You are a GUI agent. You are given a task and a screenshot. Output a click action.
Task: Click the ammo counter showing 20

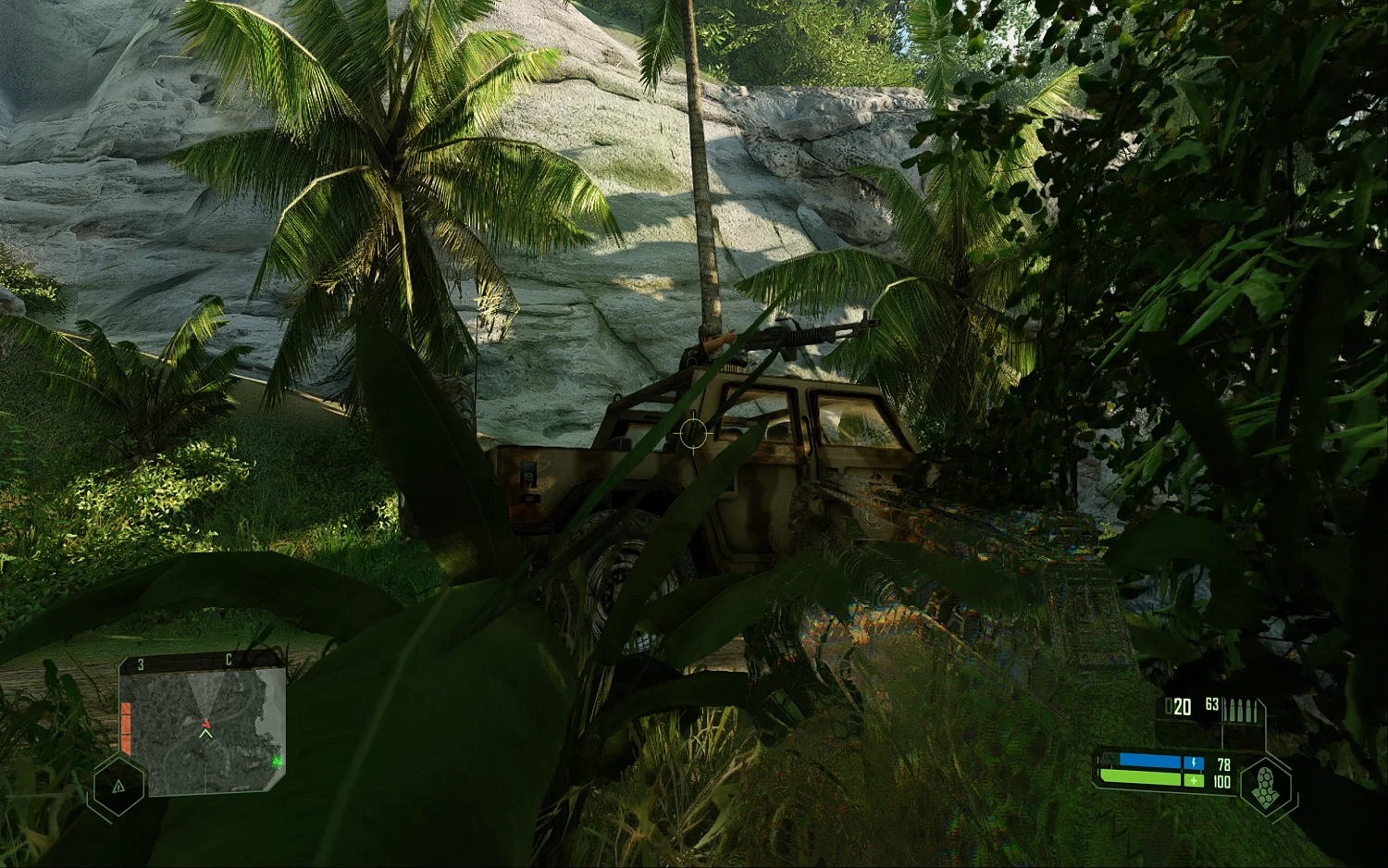(1181, 707)
